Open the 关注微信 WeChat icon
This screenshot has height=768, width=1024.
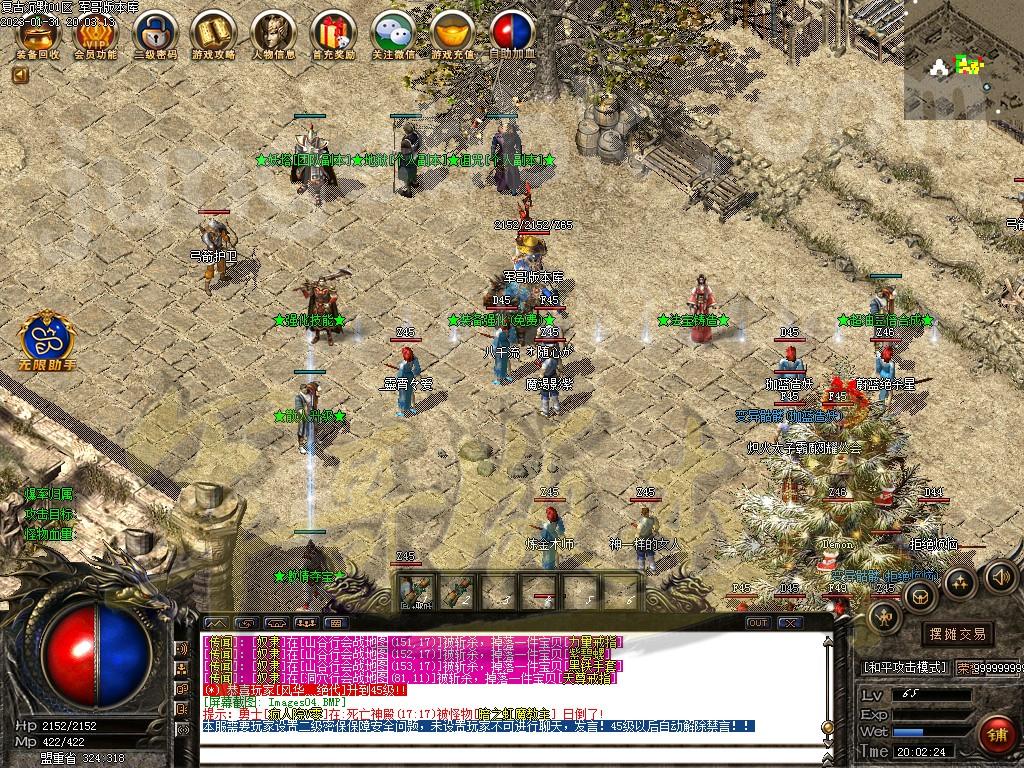392,32
